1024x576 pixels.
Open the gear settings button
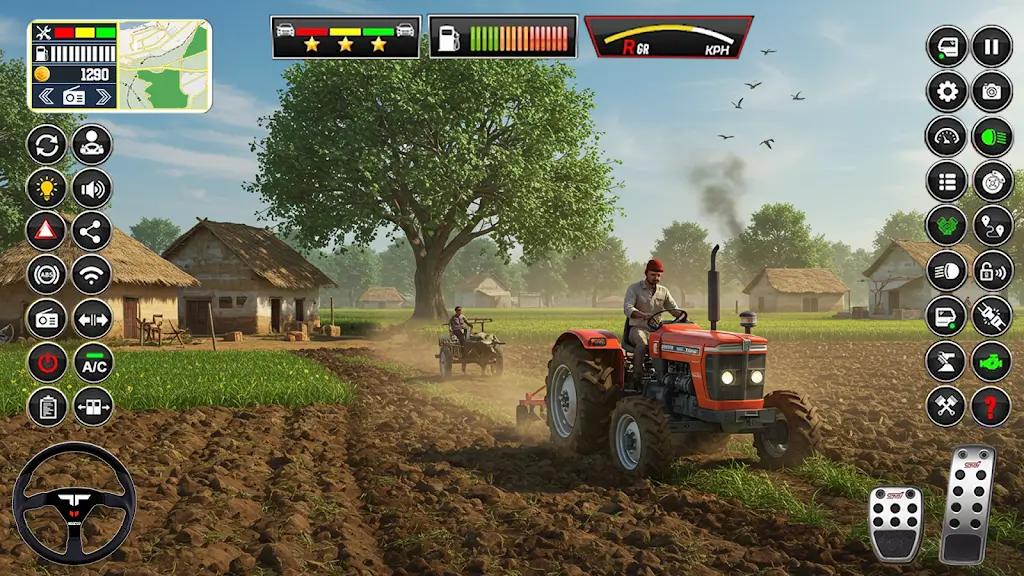(946, 91)
